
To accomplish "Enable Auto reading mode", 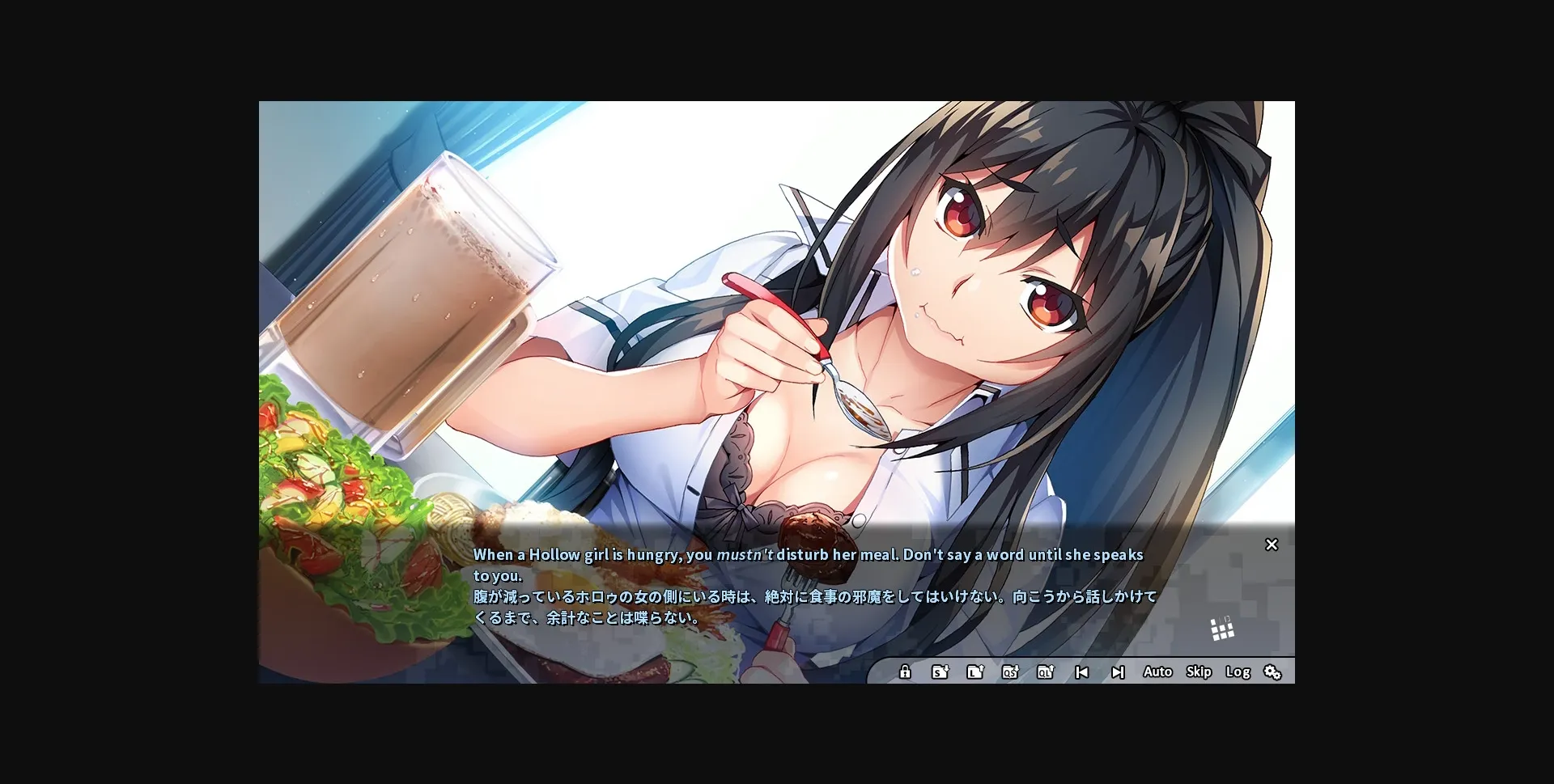I will click(x=1158, y=672).
